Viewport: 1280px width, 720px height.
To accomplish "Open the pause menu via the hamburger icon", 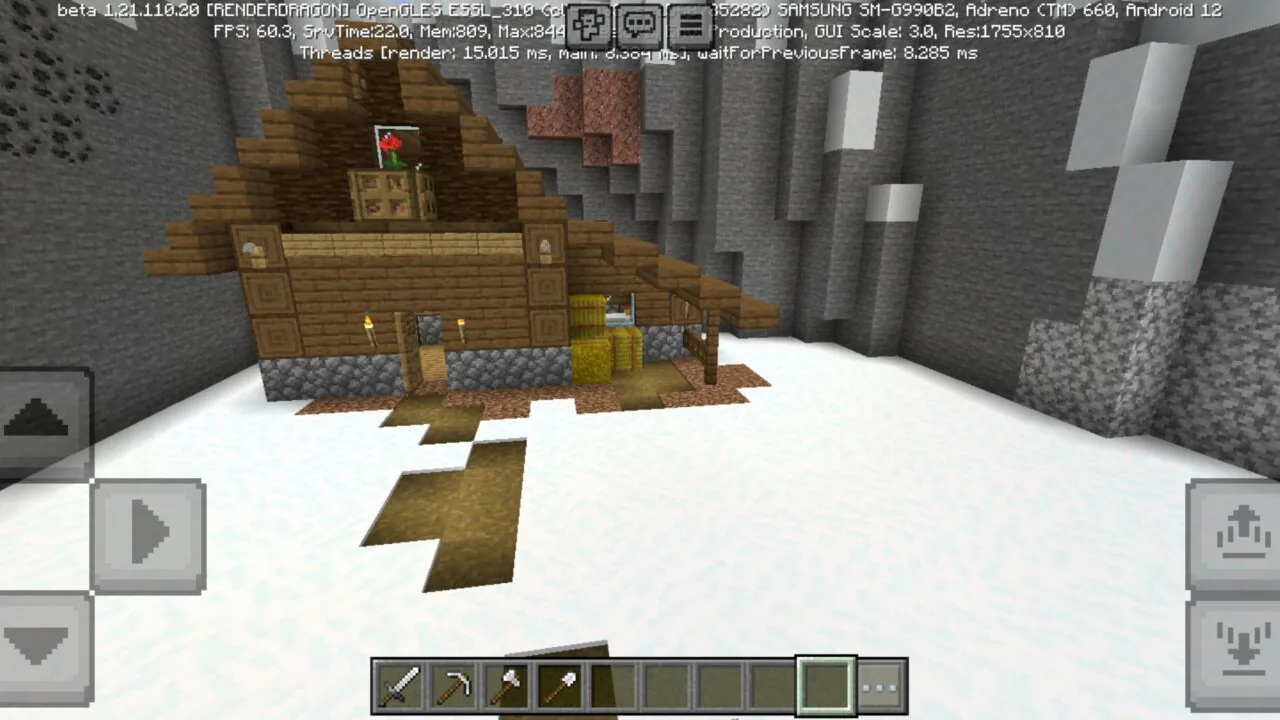I will point(689,24).
